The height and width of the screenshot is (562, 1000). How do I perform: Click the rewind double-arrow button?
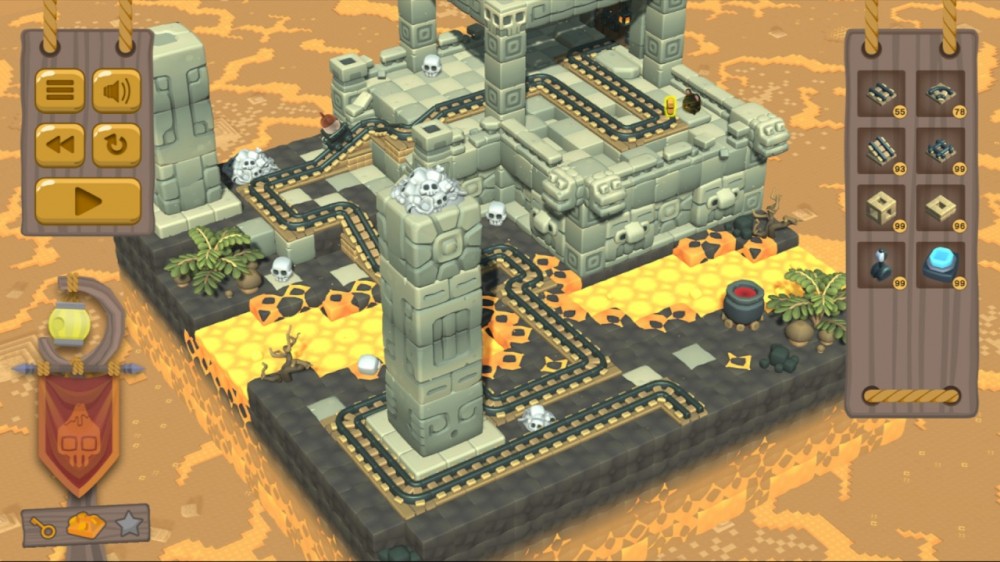pos(60,145)
